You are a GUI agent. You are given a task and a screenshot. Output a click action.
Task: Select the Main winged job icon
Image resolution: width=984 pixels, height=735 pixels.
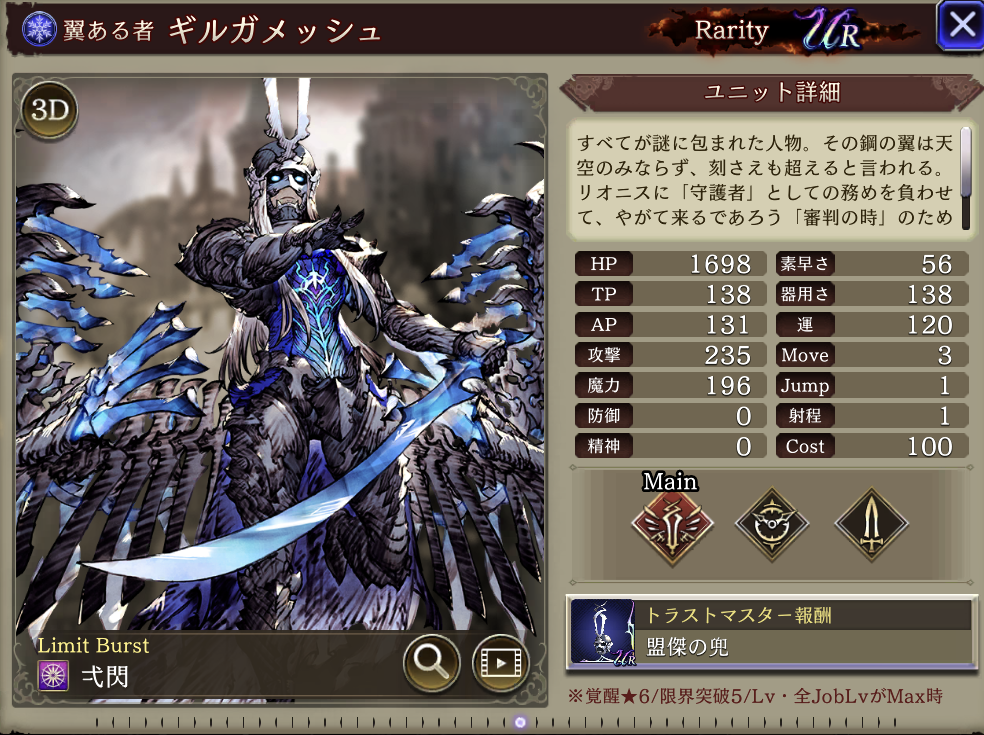(x=672, y=523)
